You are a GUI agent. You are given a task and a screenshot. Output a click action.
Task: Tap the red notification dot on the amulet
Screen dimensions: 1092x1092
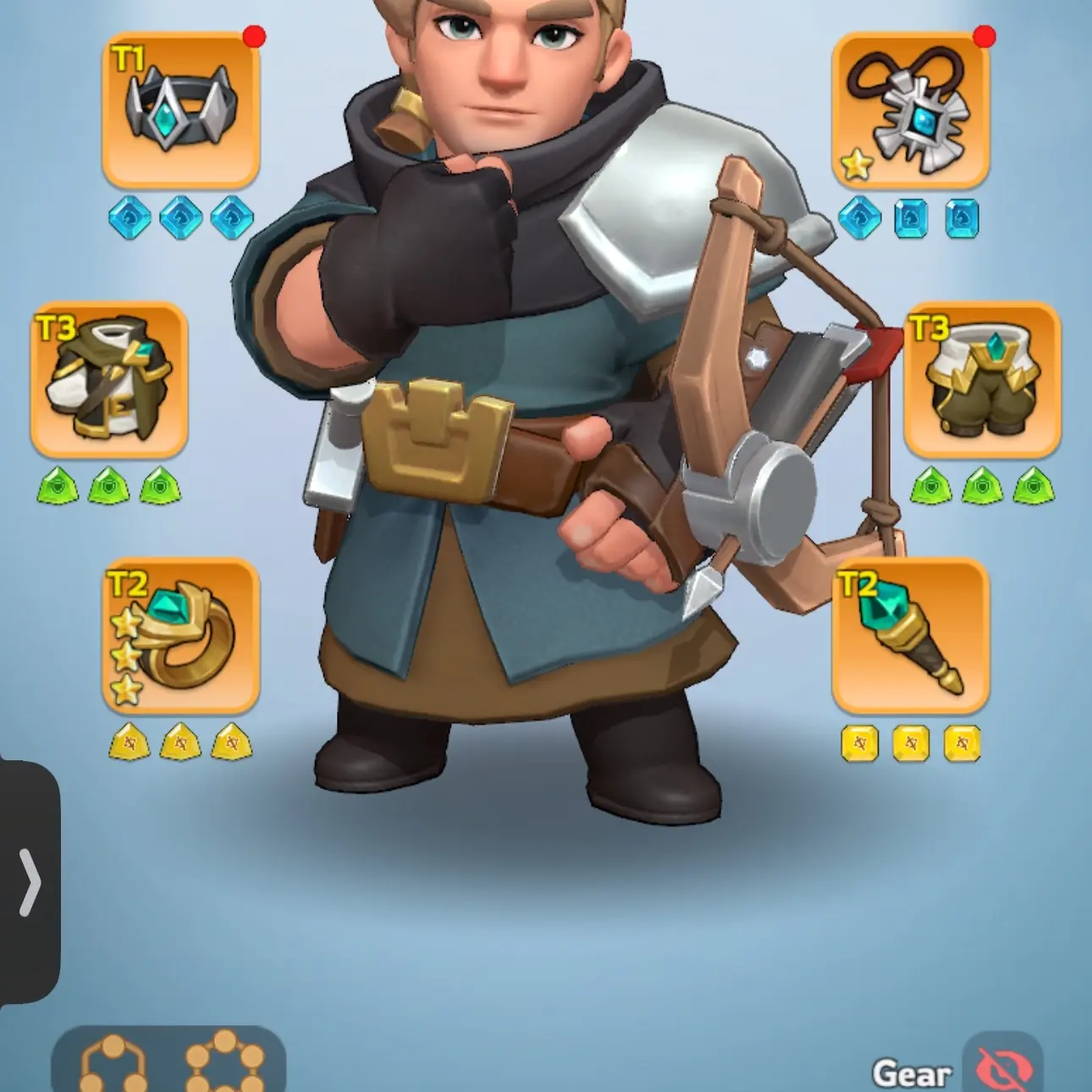click(984, 36)
